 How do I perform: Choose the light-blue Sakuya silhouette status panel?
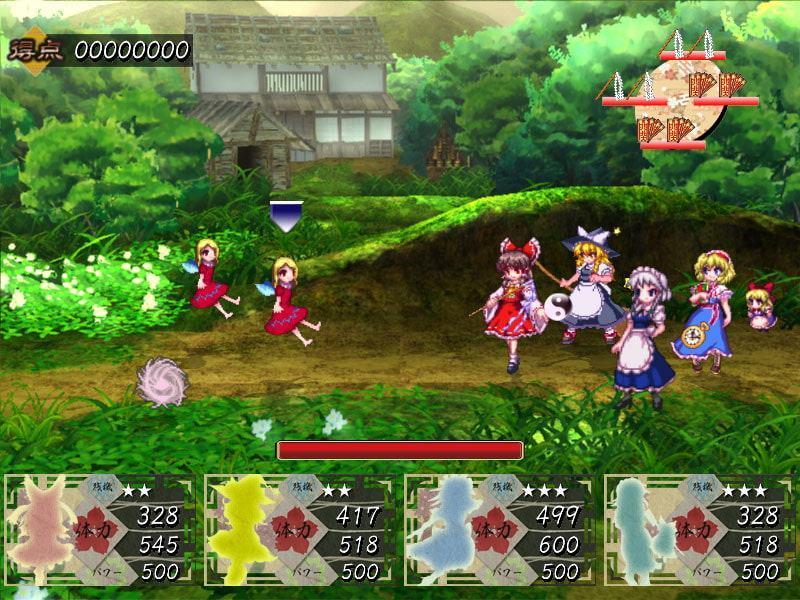click(x=497, y=529)
